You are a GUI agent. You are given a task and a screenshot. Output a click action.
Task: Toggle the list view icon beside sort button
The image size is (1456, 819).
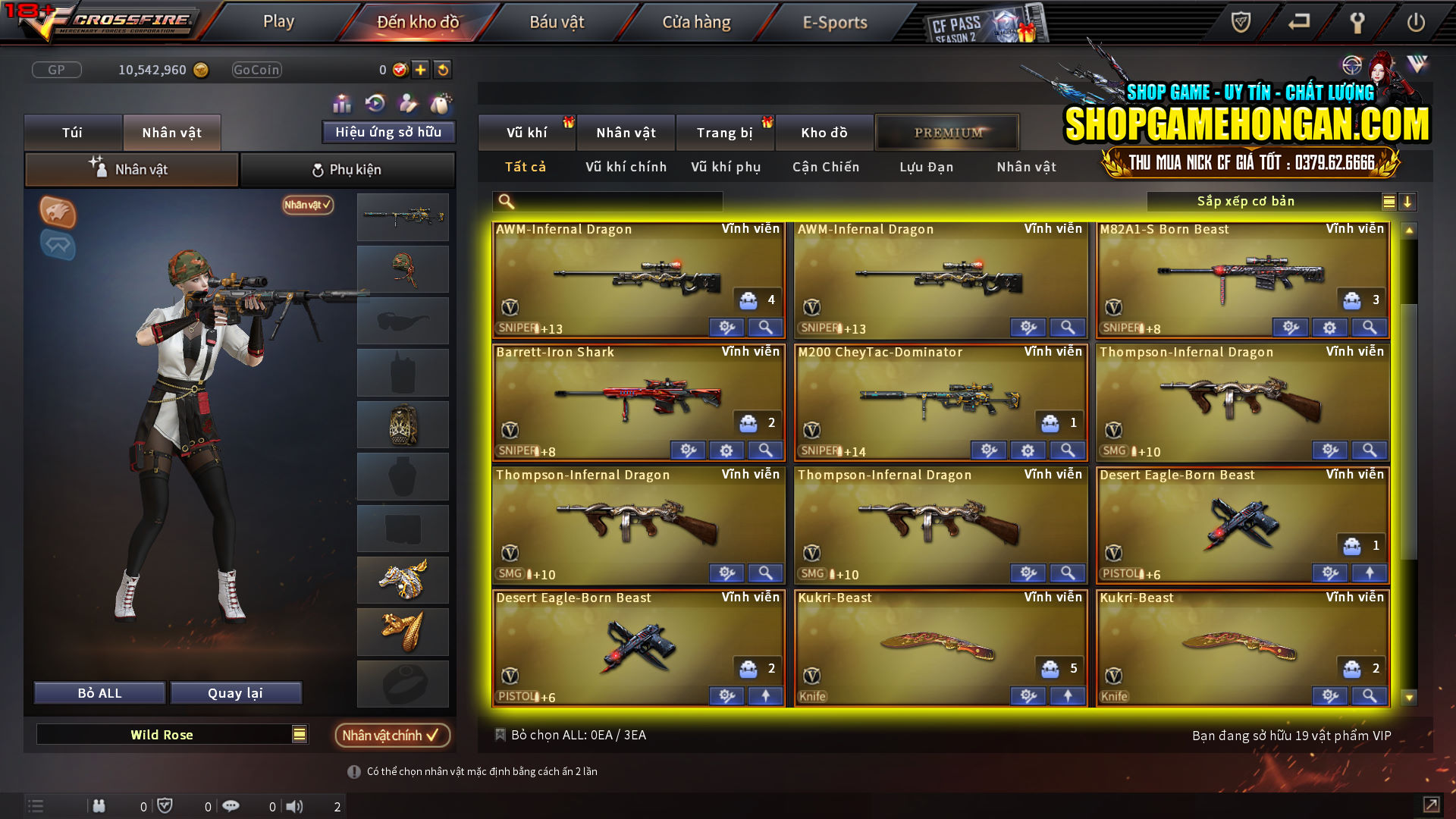(x=1388, y=201)
